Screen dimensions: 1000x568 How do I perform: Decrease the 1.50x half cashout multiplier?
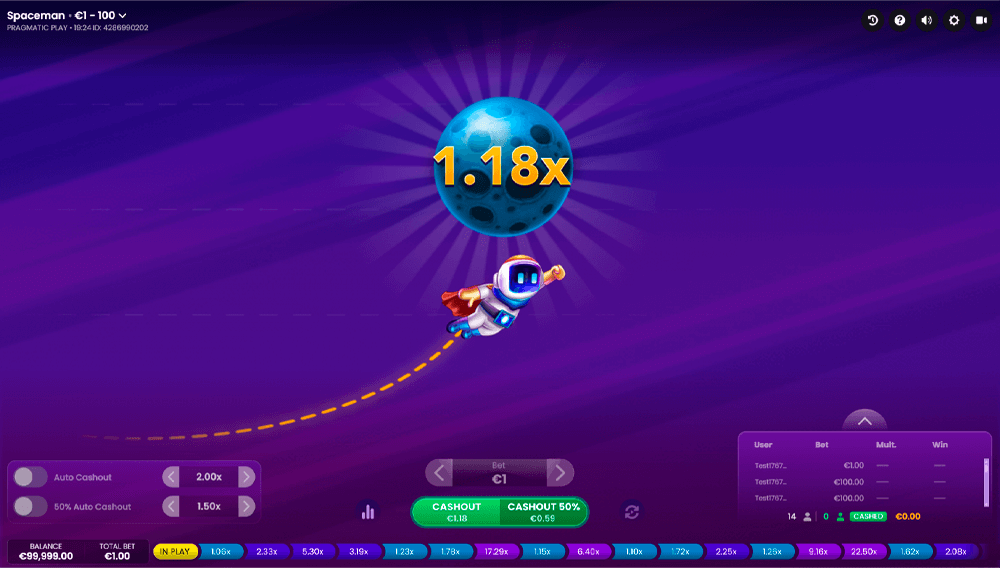coord(171,506)
